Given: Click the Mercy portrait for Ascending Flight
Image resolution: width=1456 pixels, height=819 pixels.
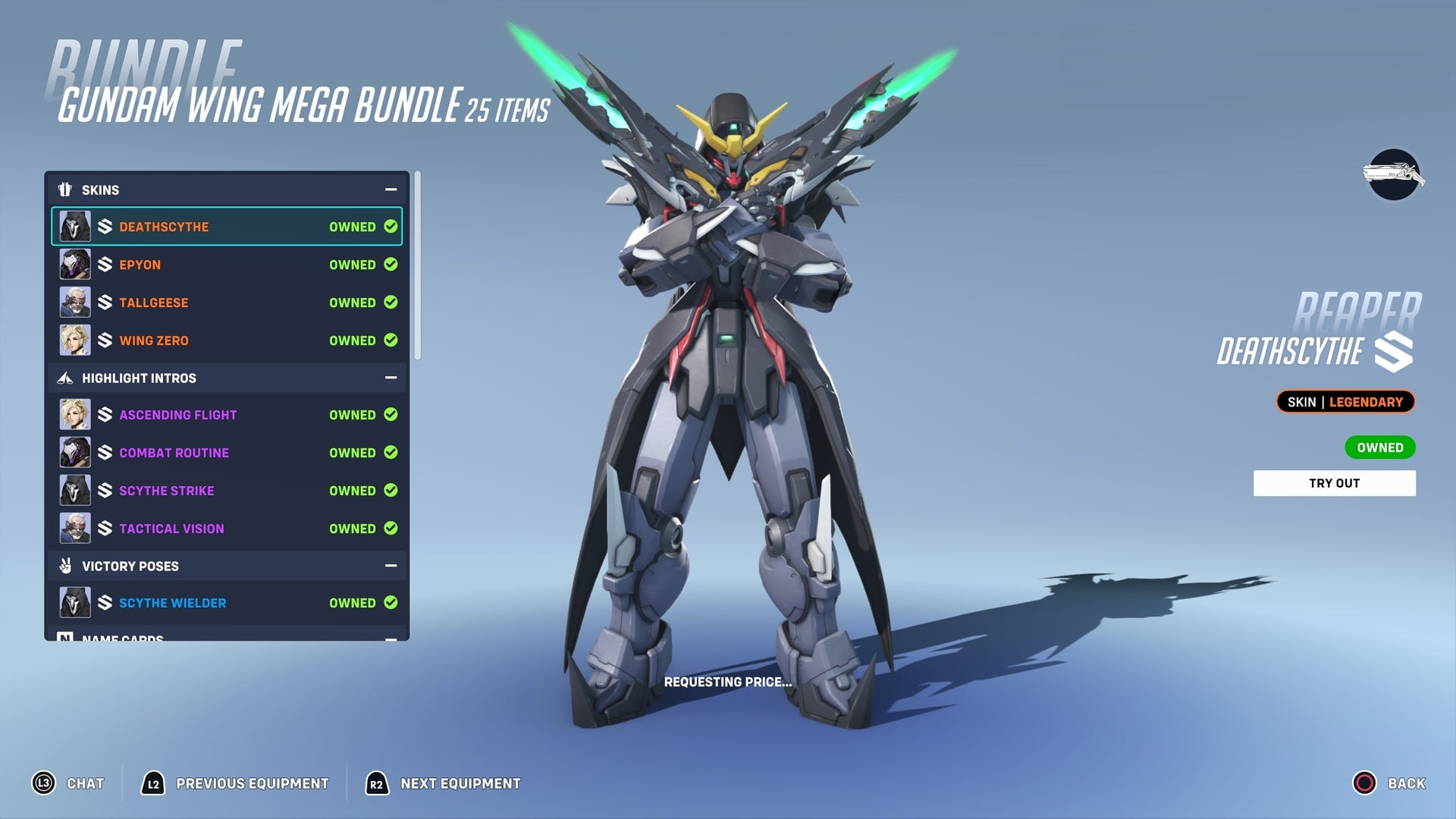Looking at the screenshot, I should tap(74, 414).
